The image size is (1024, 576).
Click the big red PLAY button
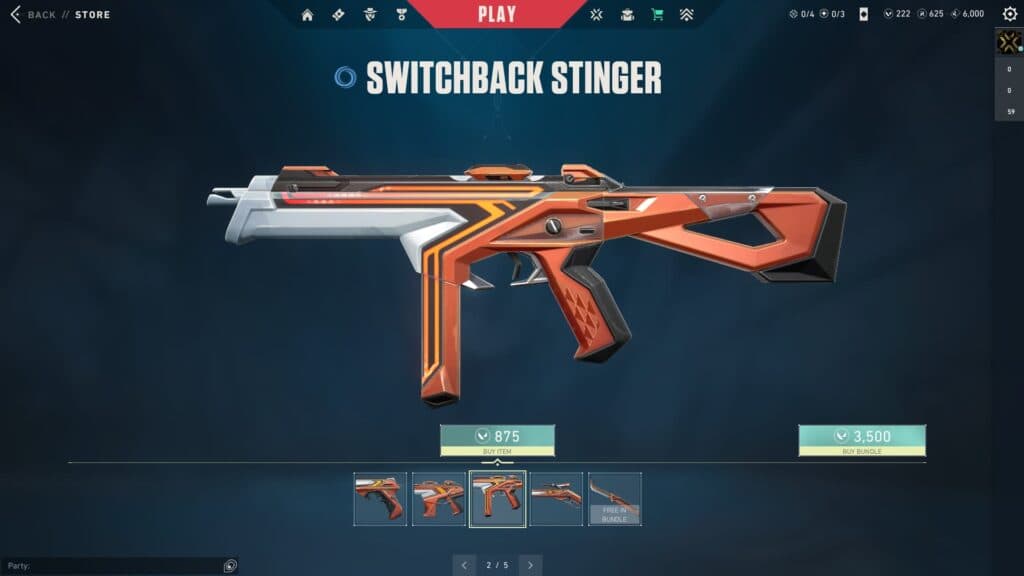pyautogui.click(x=497, y=14)
